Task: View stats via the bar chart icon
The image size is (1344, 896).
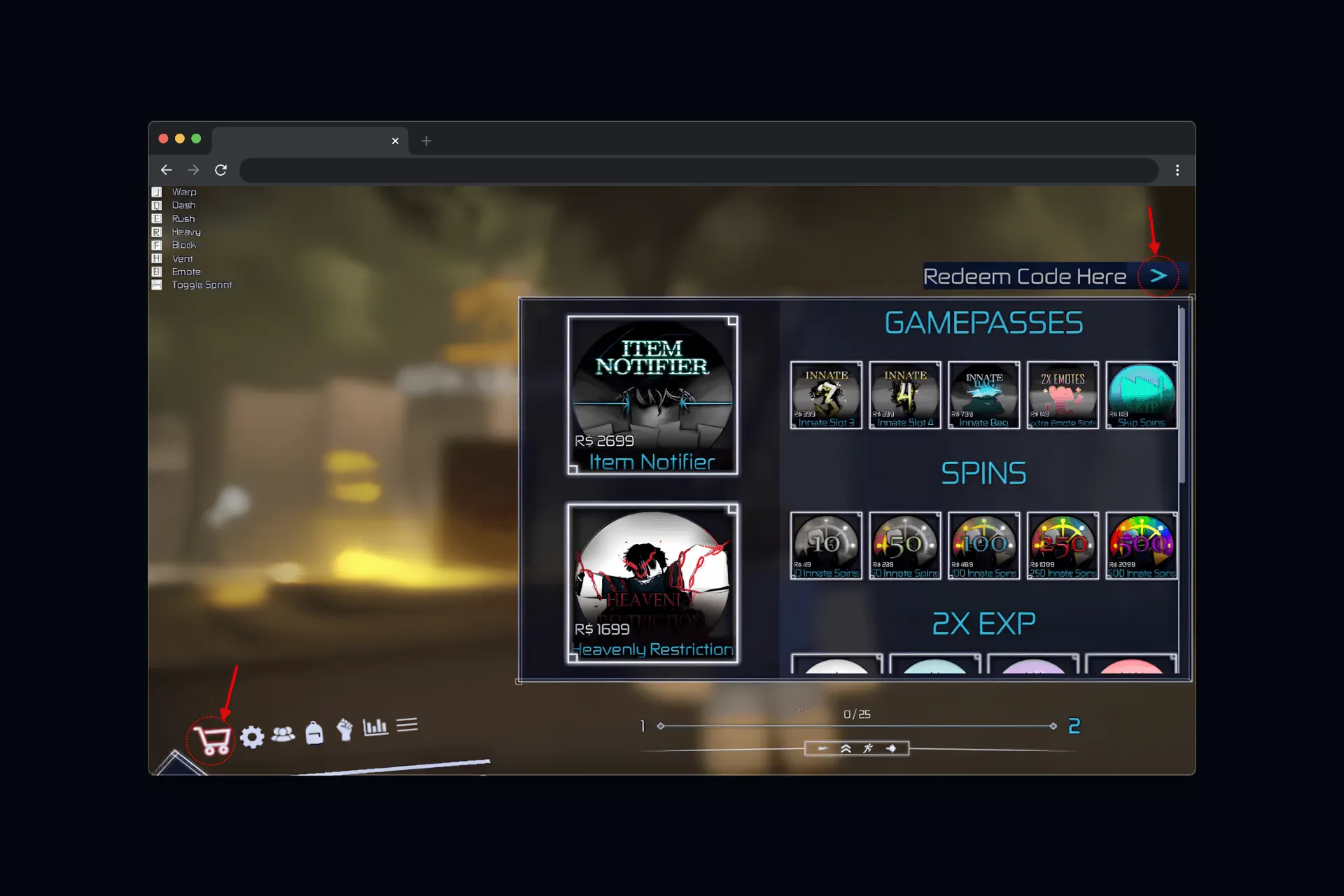Action: pyautogui.click(x=376, y=728)
